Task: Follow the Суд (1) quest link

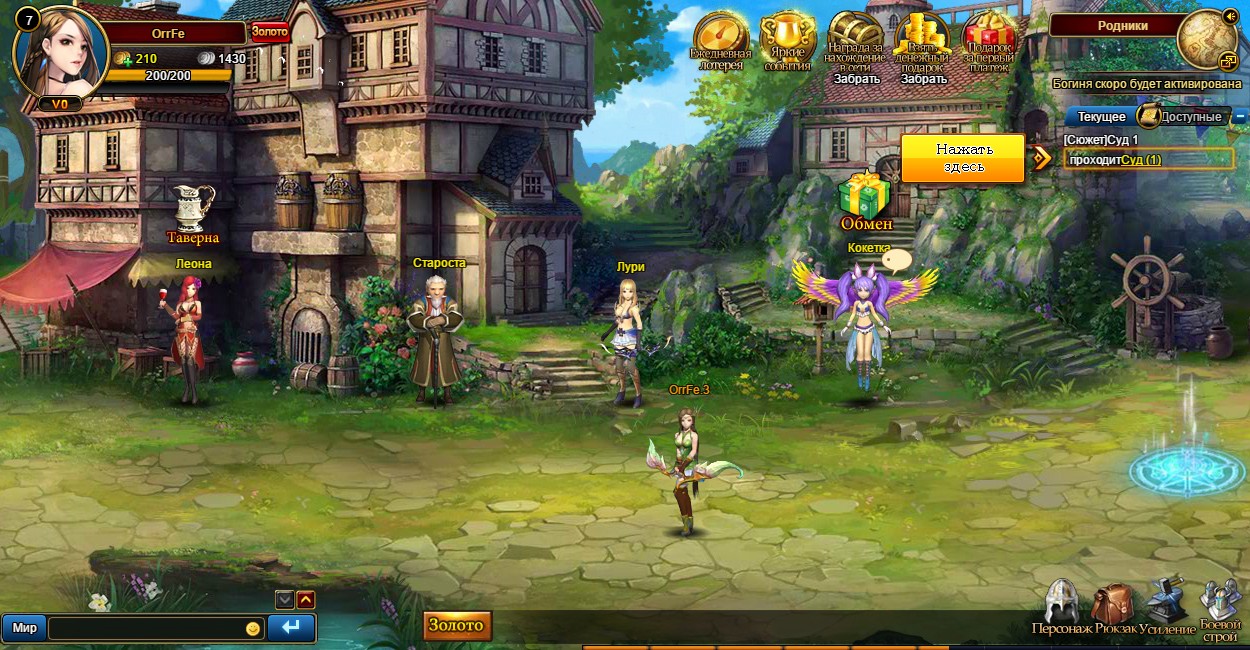Action: pos(1141,160)
